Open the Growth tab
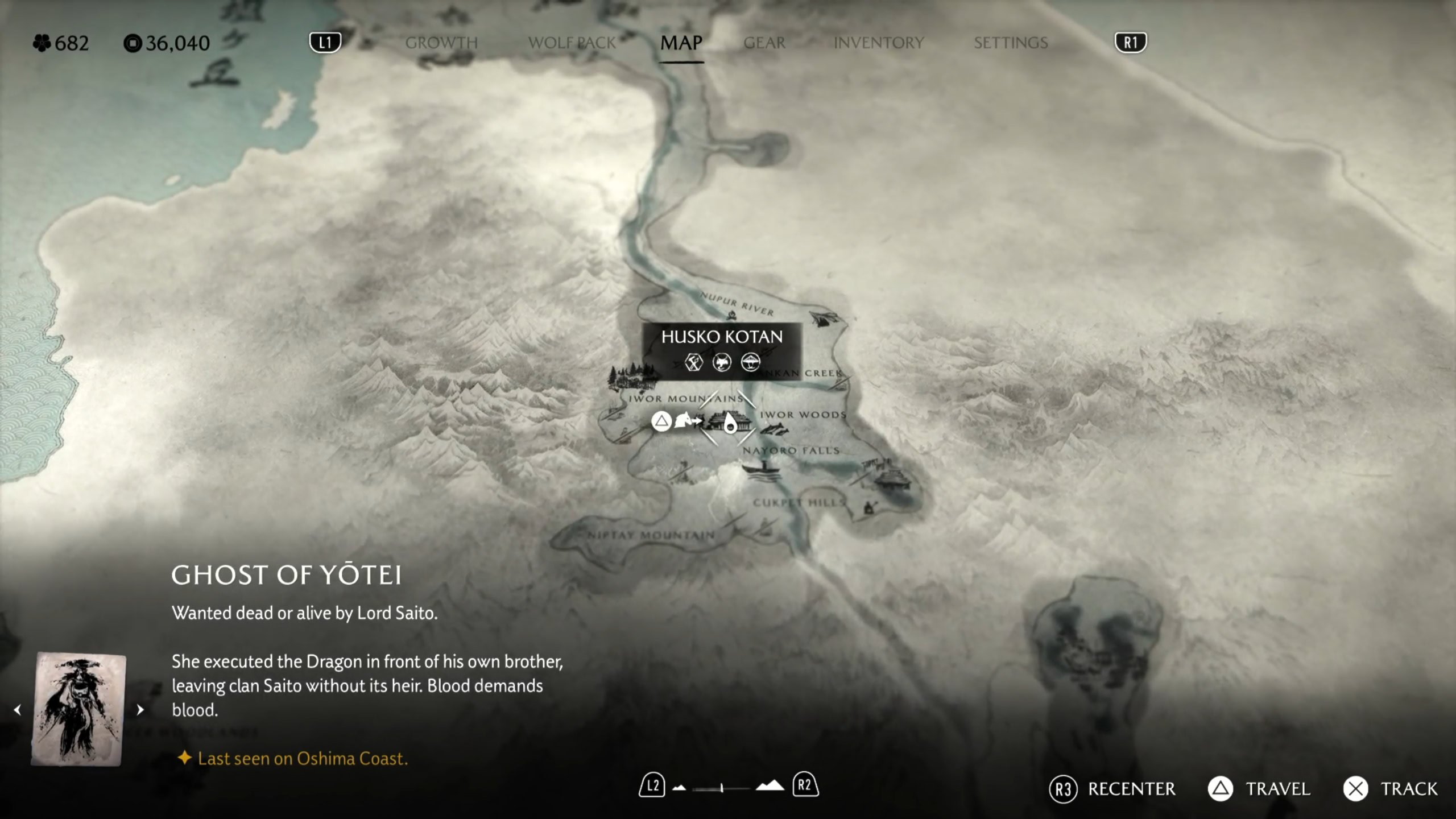The width and height of the screenshot is (1456, 819). tap(441, 43)
